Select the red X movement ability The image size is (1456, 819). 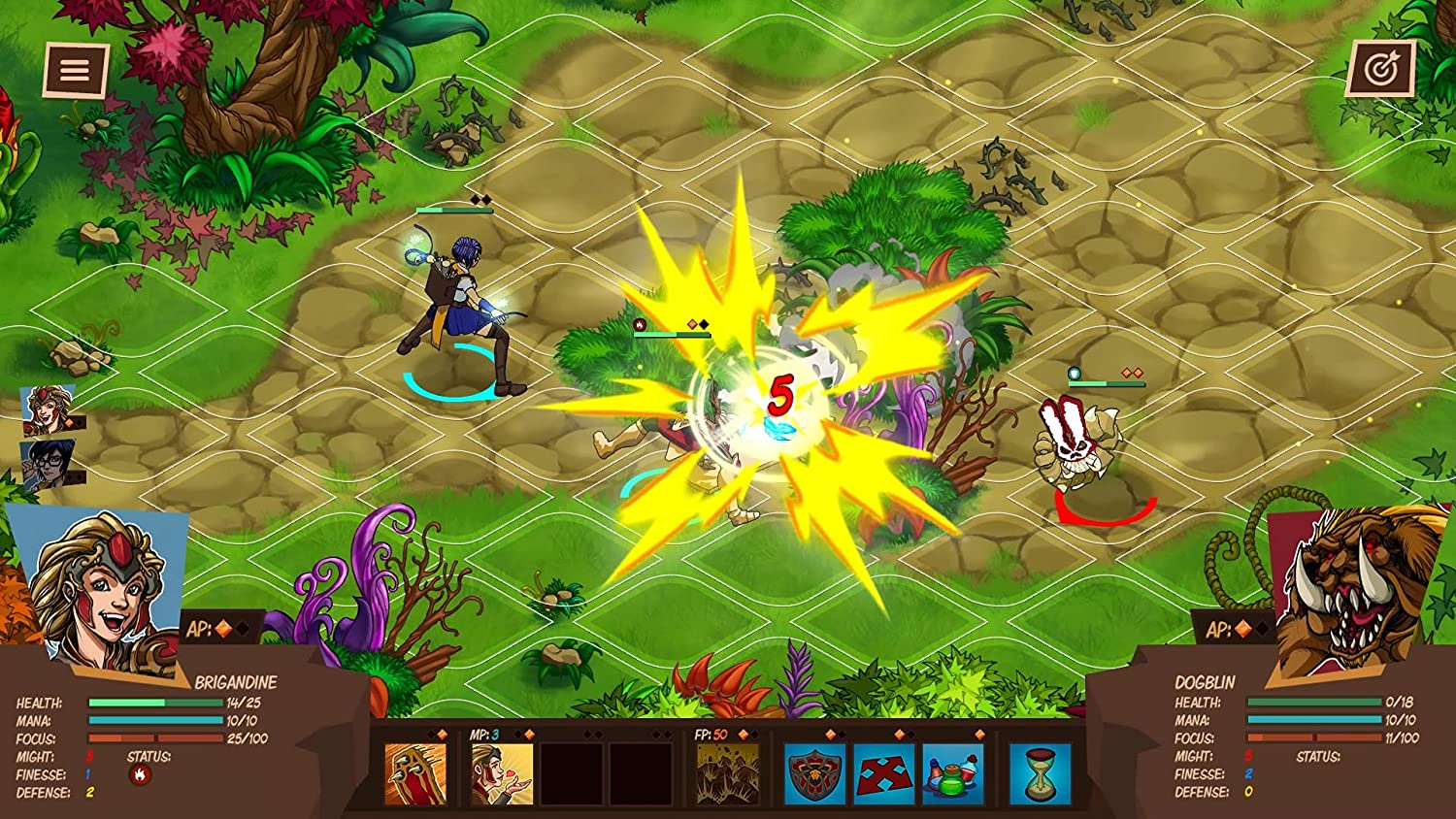click(x=886, y=776)
